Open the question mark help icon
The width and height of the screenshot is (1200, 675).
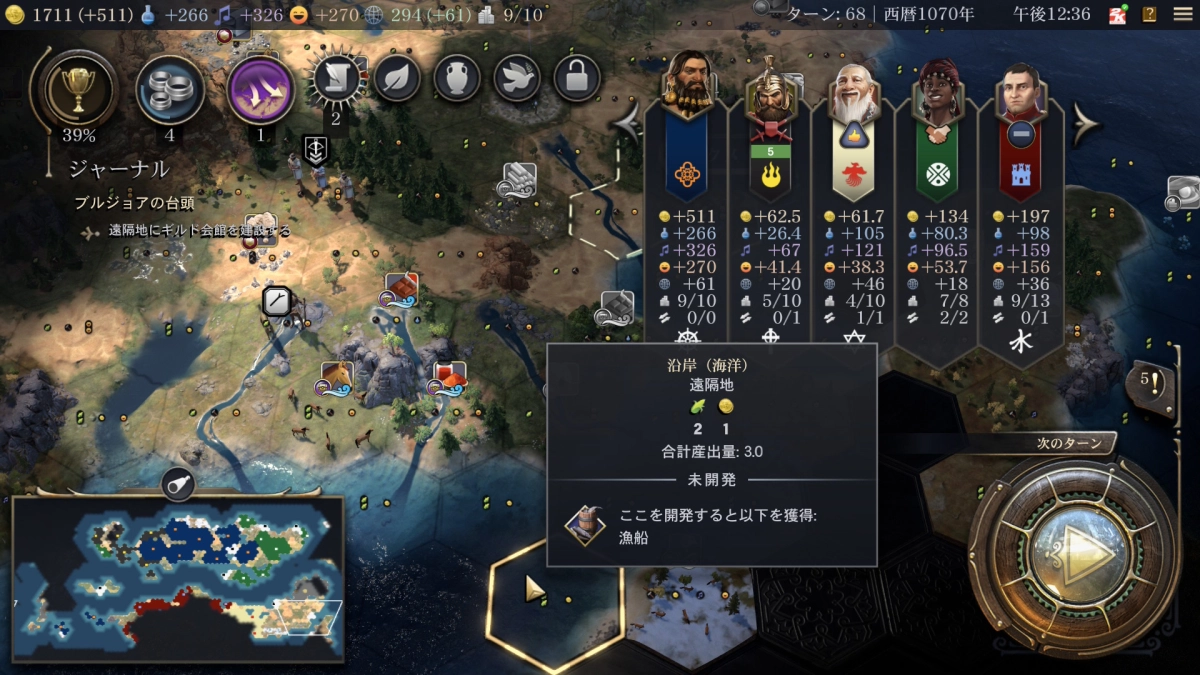1150,14
